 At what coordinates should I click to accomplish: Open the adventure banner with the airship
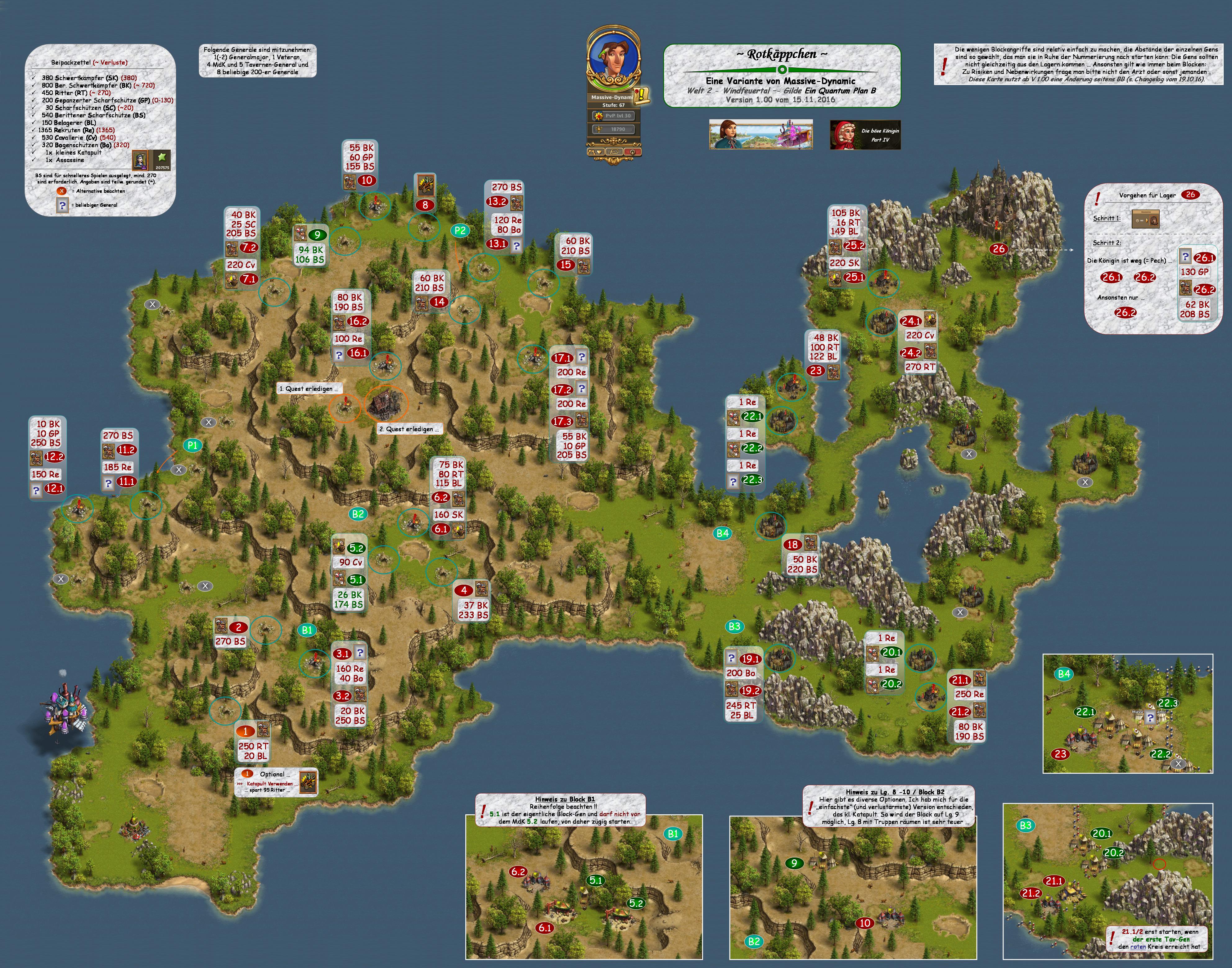[x=760, y=135]
